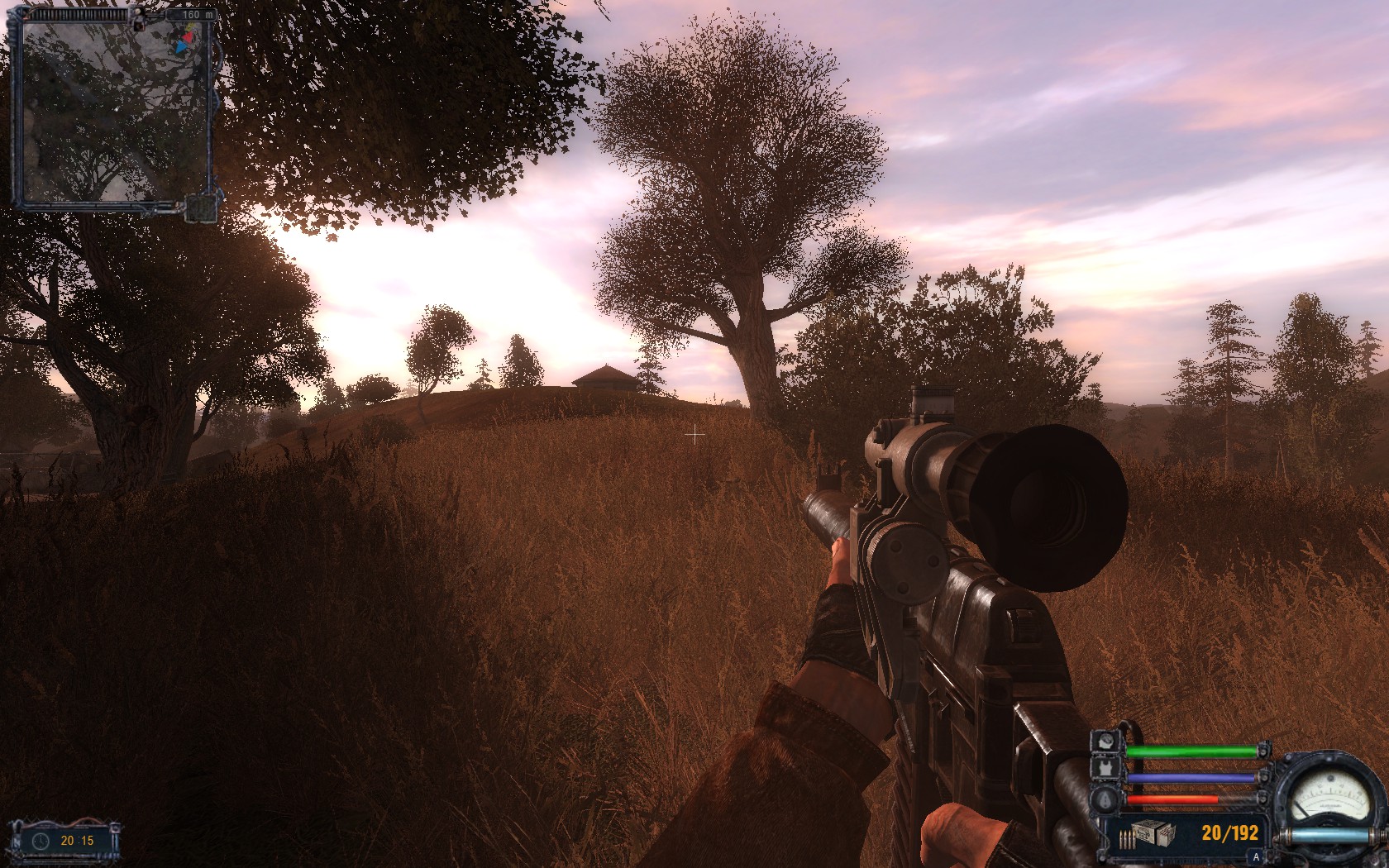Viewport: 1389px width, 868px height.
Task: Click the ammo box icon
Action: coord(1152,833)
